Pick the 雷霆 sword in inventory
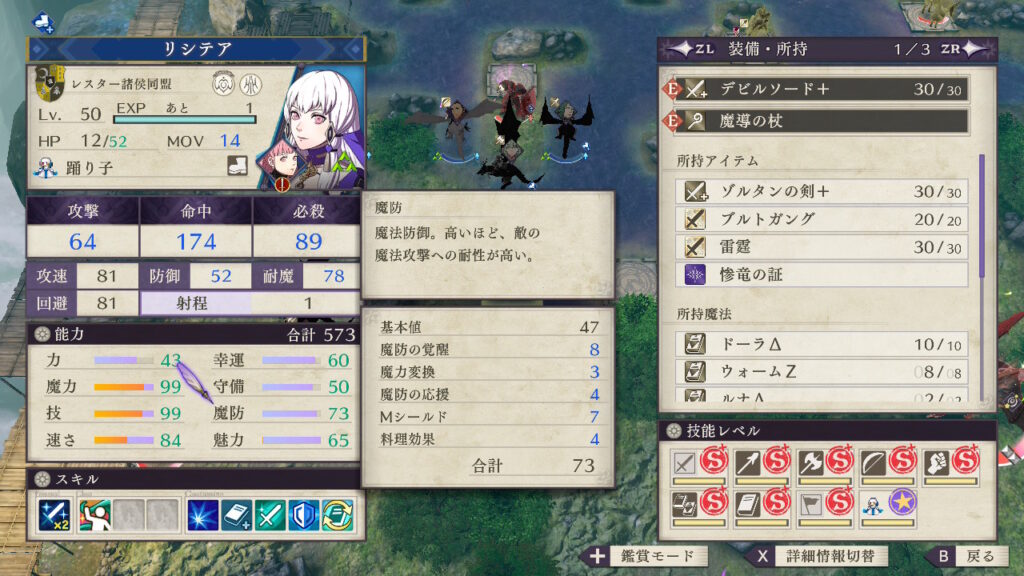This screenshot has width=1024, height=576. [825, 247]
